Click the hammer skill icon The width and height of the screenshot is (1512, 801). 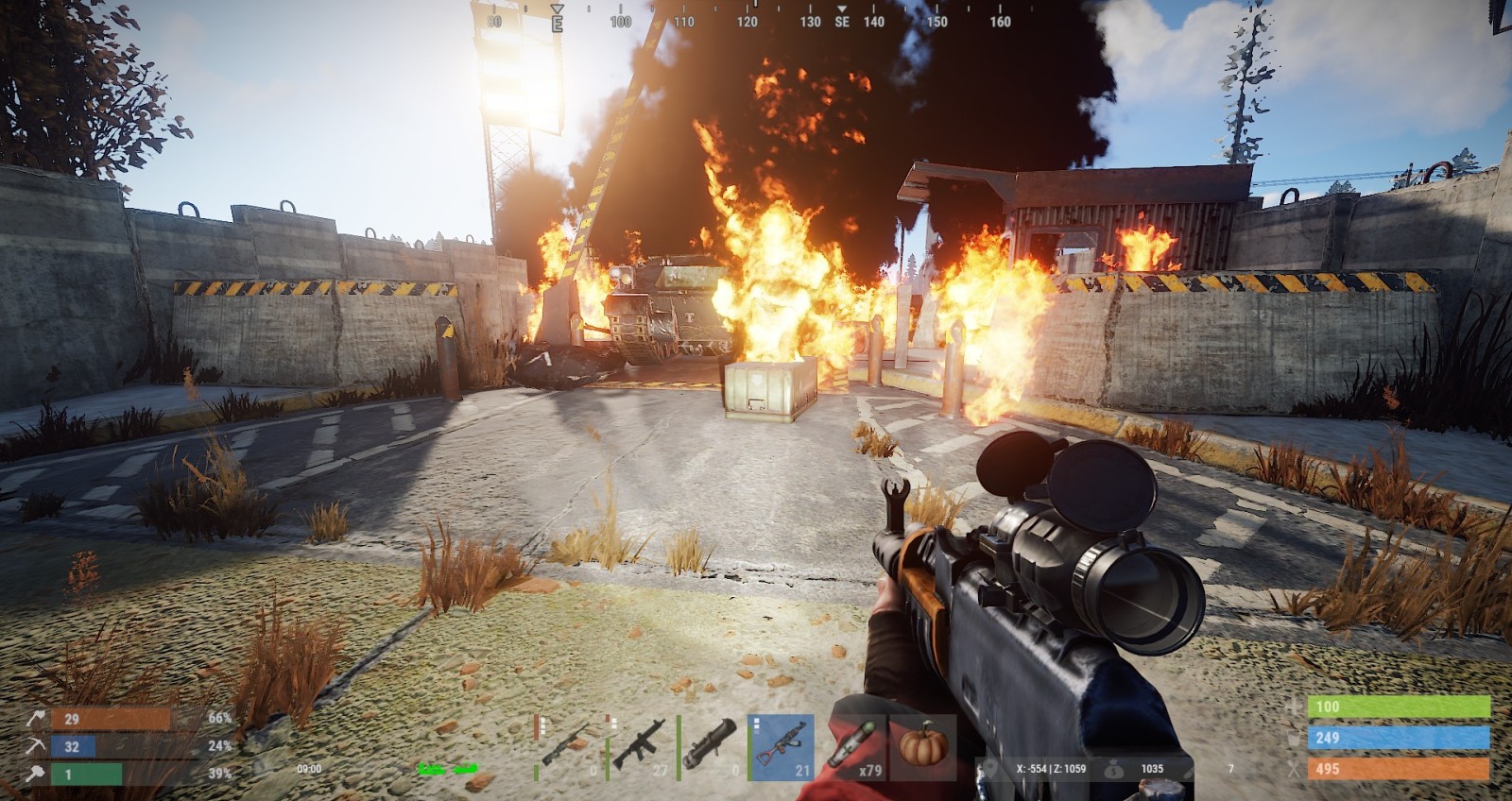(x=37, y=775)
